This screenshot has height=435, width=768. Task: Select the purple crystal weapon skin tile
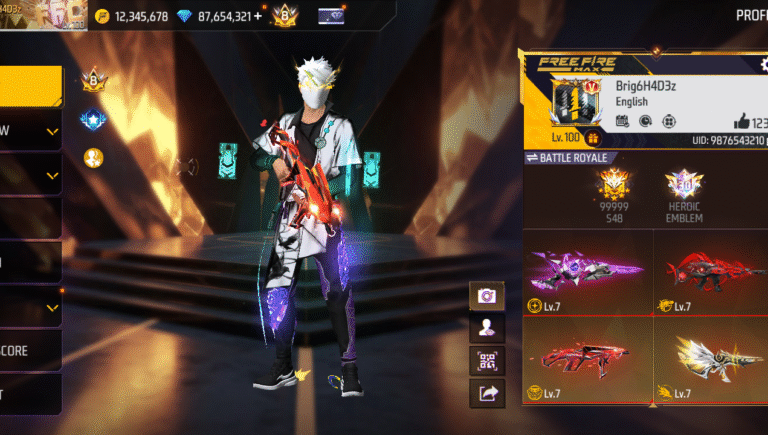(x=587, y=272)
